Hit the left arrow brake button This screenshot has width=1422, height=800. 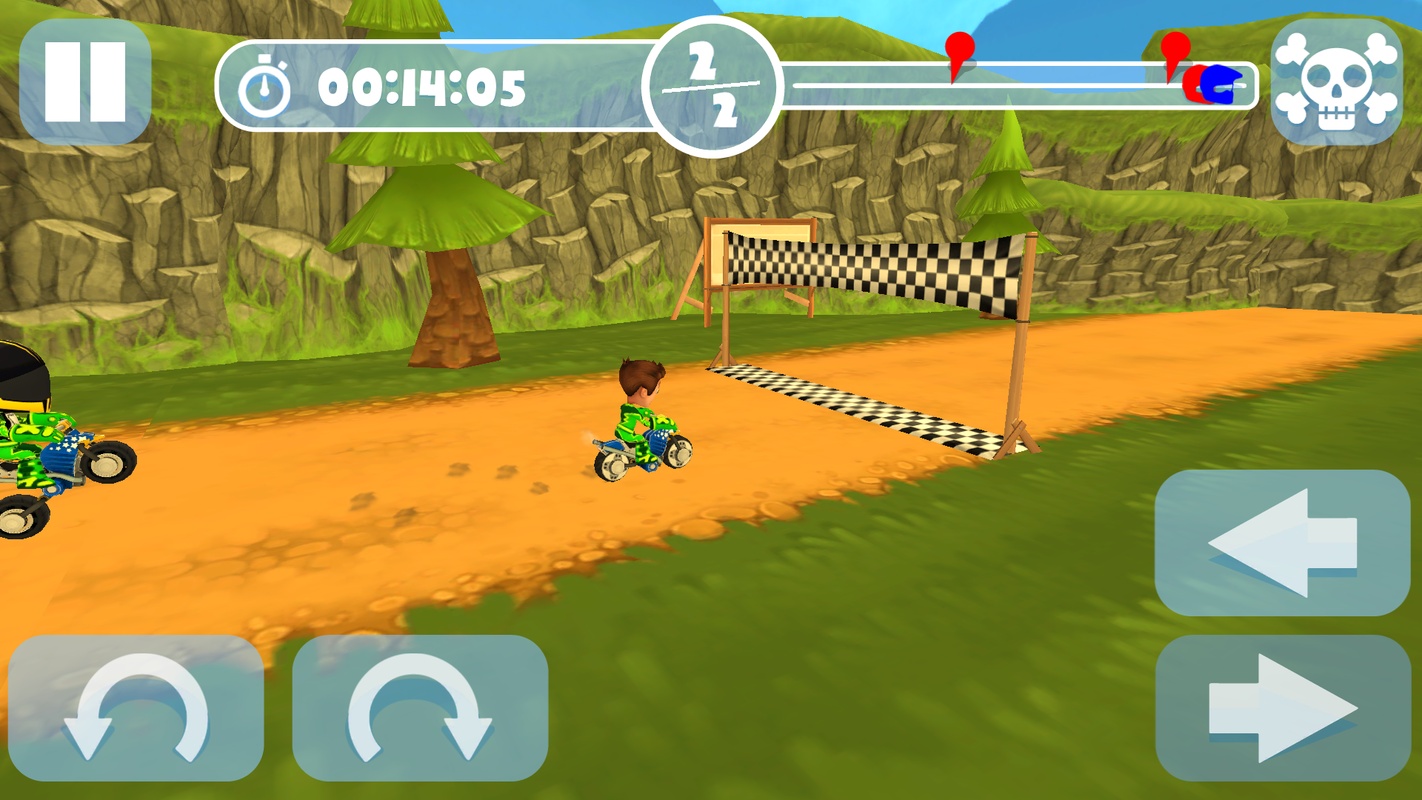pos(1282,543)
